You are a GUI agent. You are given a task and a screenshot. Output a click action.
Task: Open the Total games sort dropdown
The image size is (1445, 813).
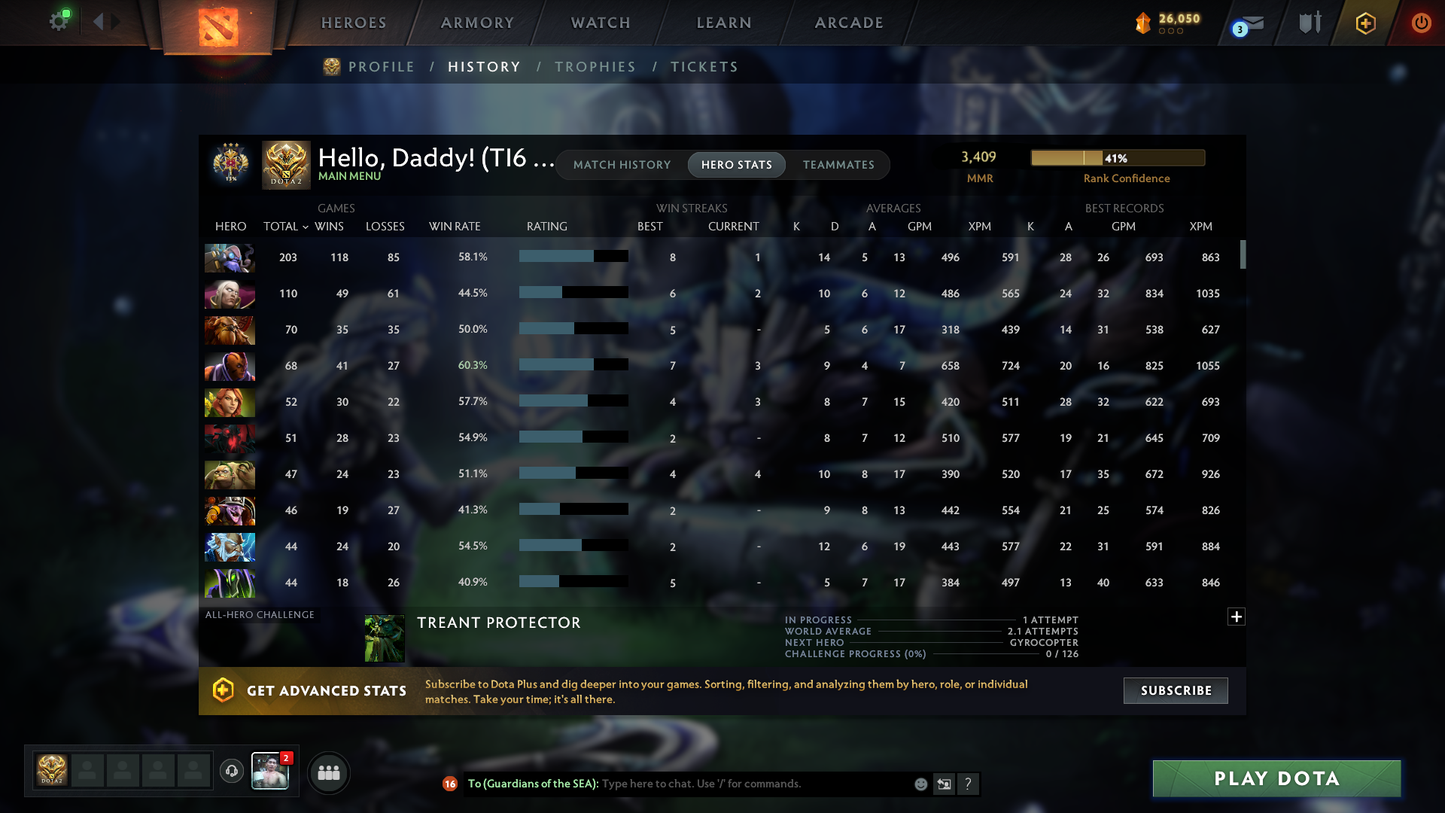point(285,227)
